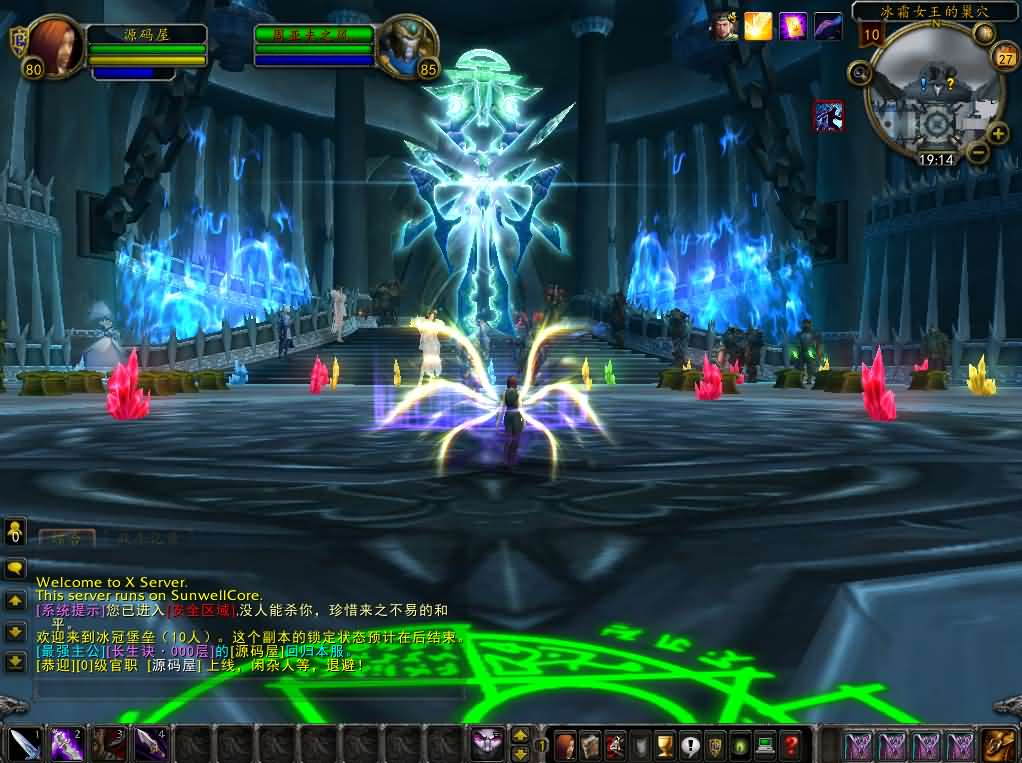Use the sword ability in action slot 1

24,744
